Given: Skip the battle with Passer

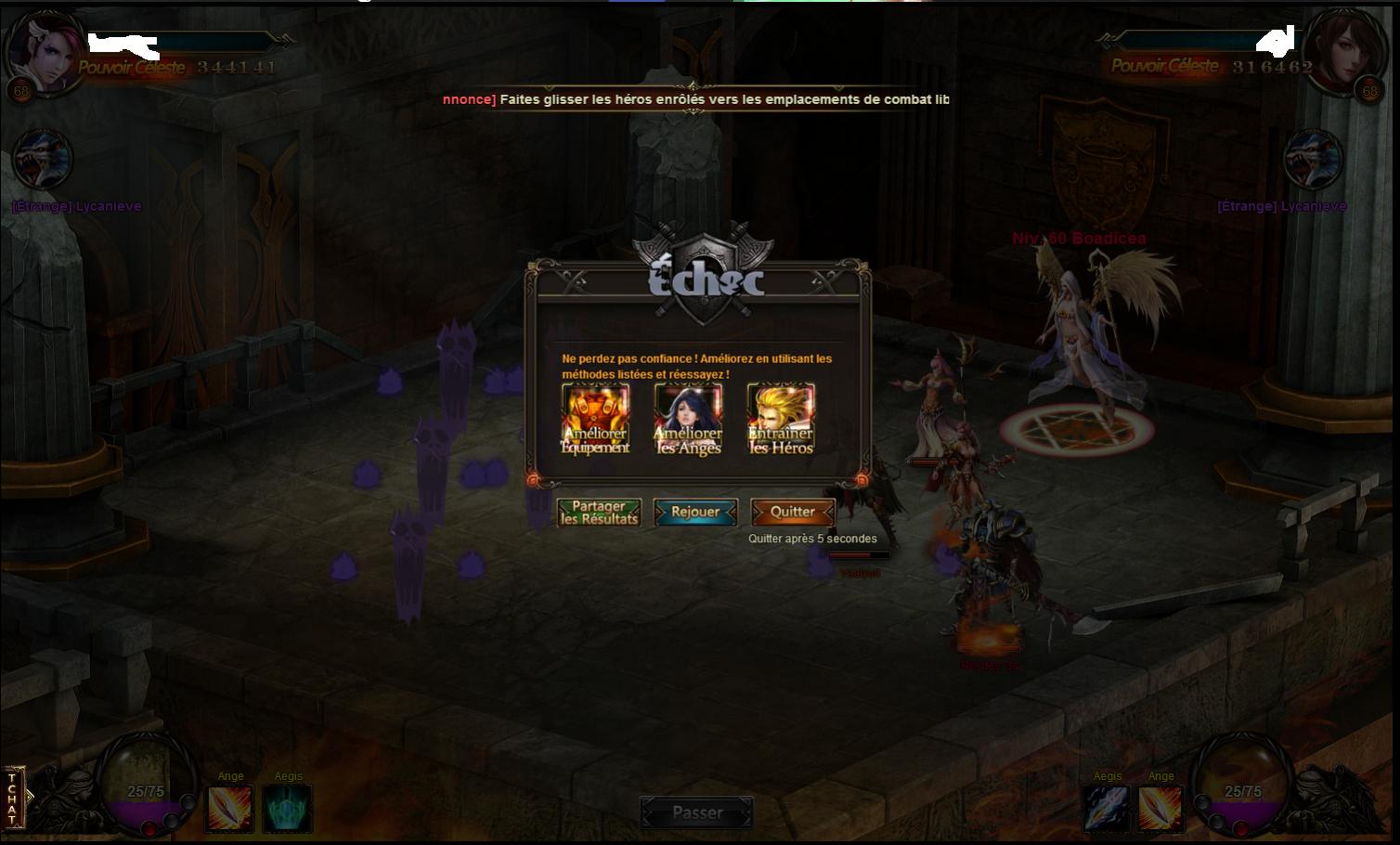Looking at the screenshot, I should point(696,813).
